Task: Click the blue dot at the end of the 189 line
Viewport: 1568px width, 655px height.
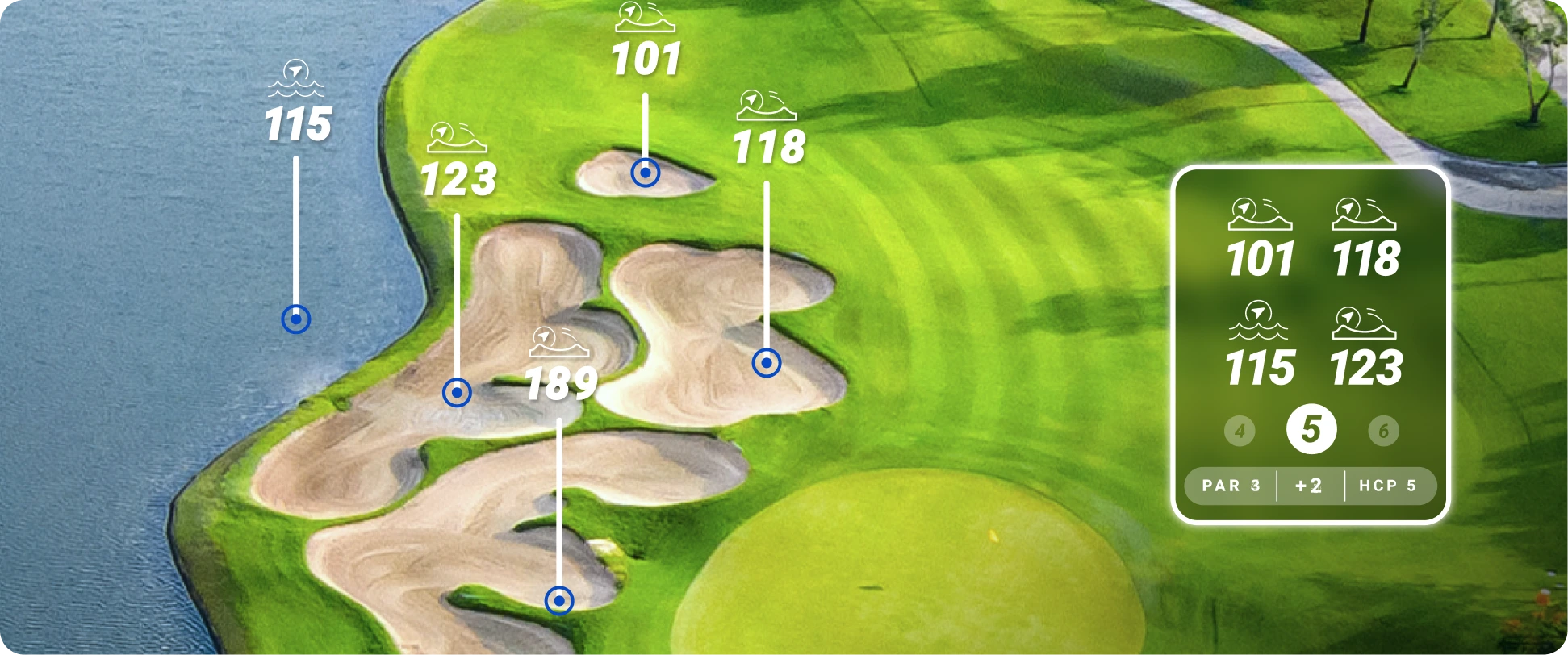Action: coord(559,600)
